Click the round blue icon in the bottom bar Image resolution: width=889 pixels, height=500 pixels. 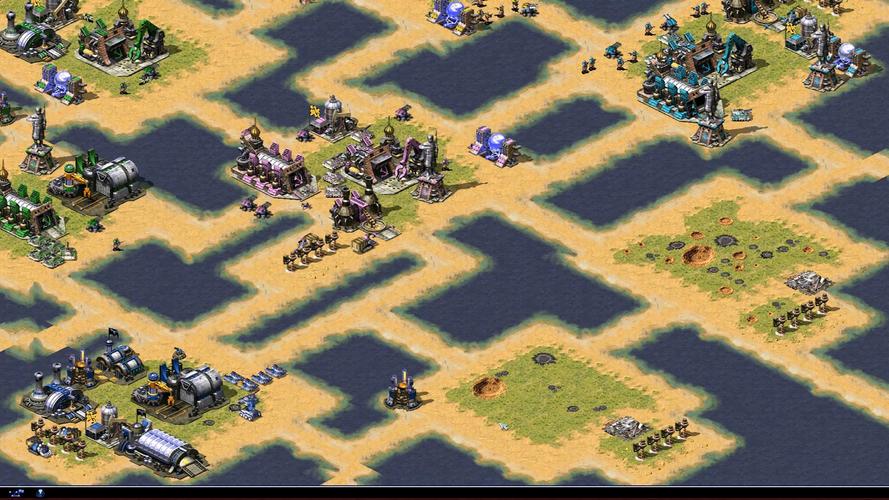pyautogui.click(x=40, y=493)
